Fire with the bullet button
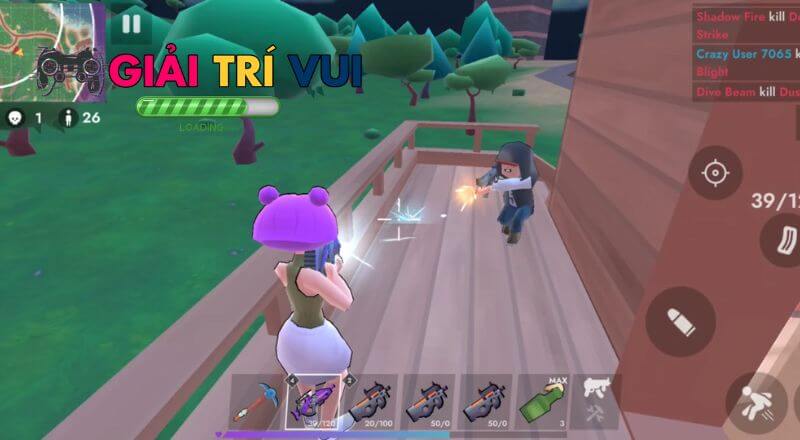Image resolution: width=800 pixels, height=440 pixels. (680, 321)
